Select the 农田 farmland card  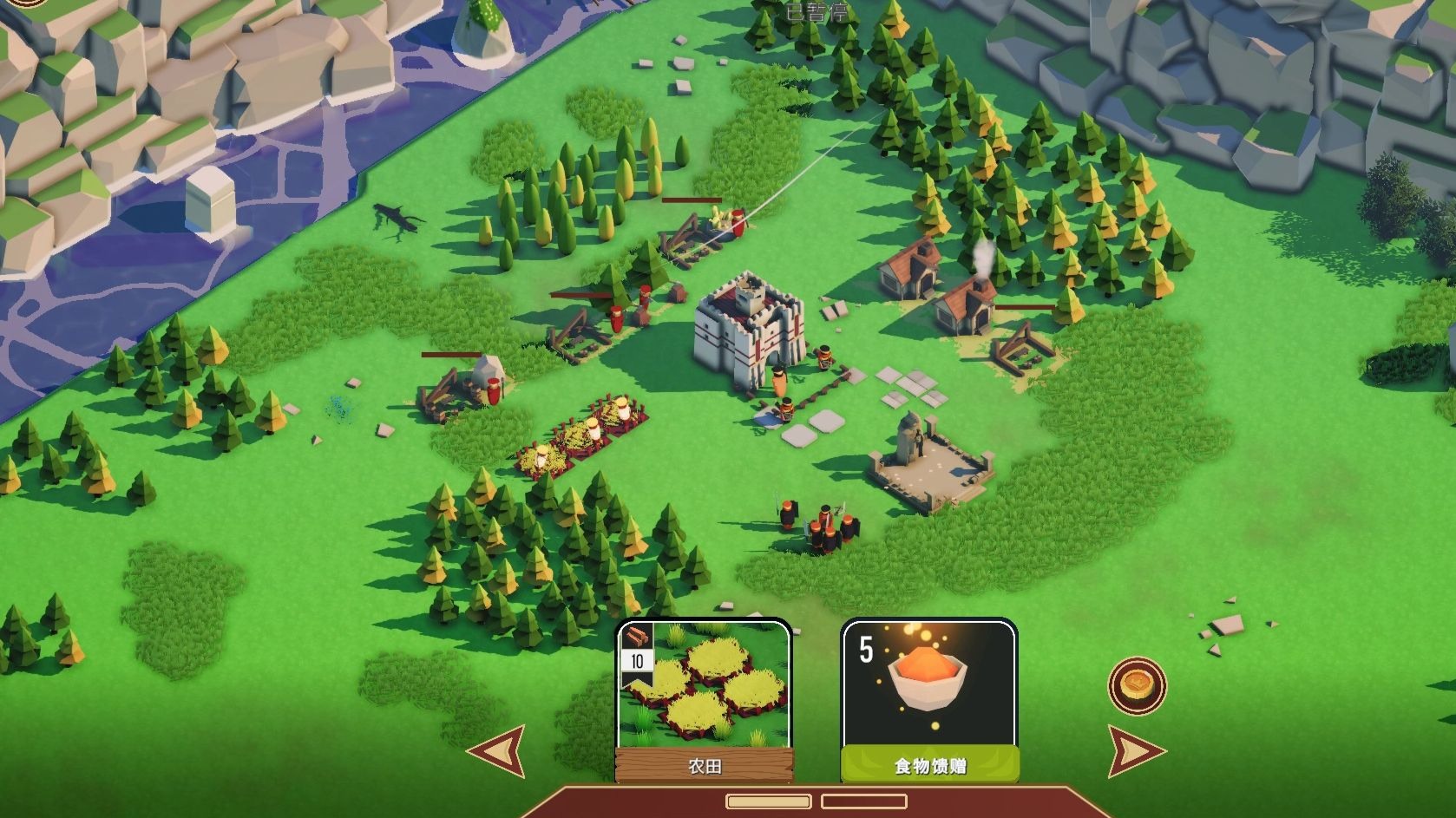pyautogui.click(x=704, y=700)
